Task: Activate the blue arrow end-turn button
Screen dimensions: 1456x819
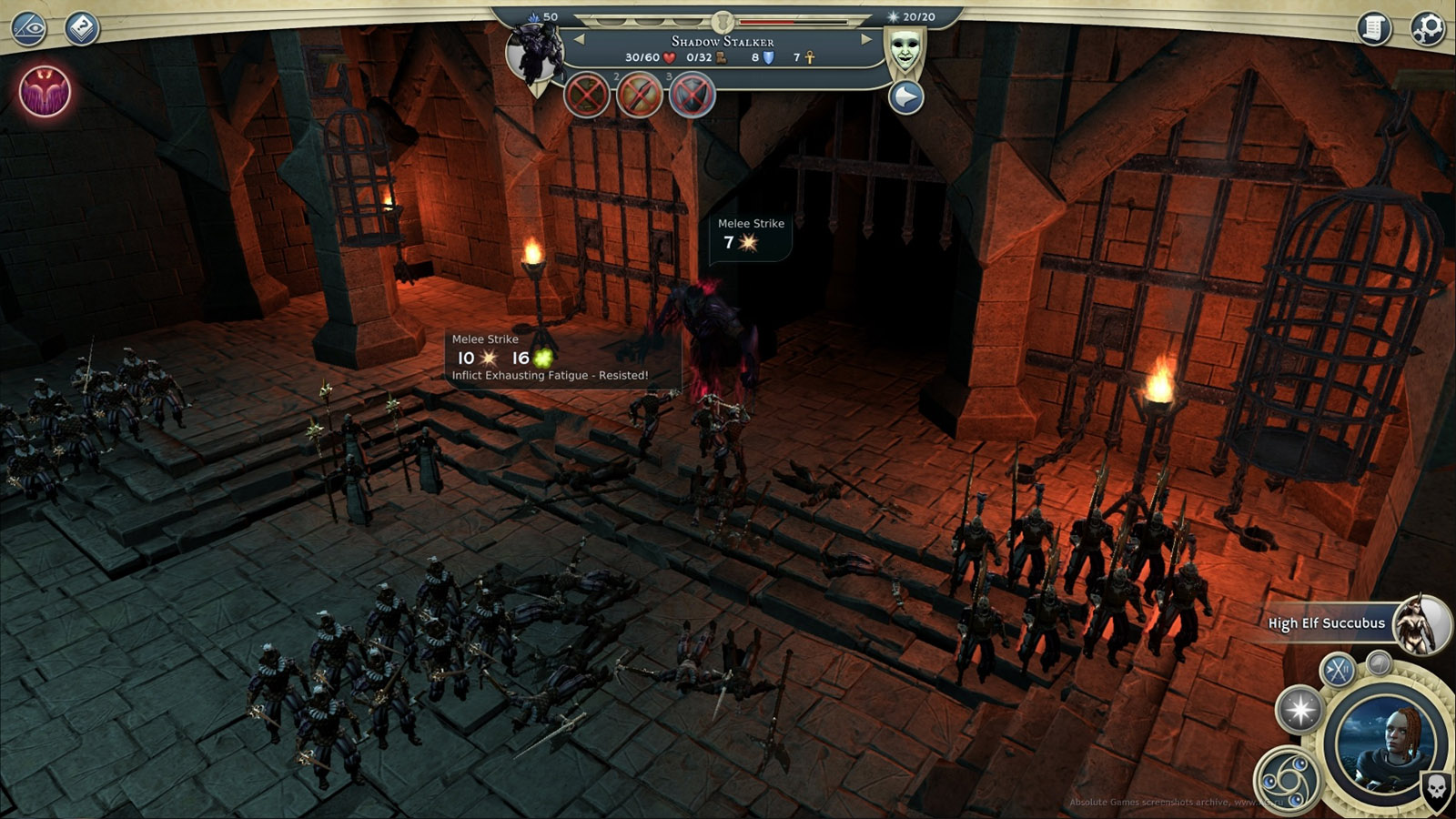Action: click(x=906, y=97)
